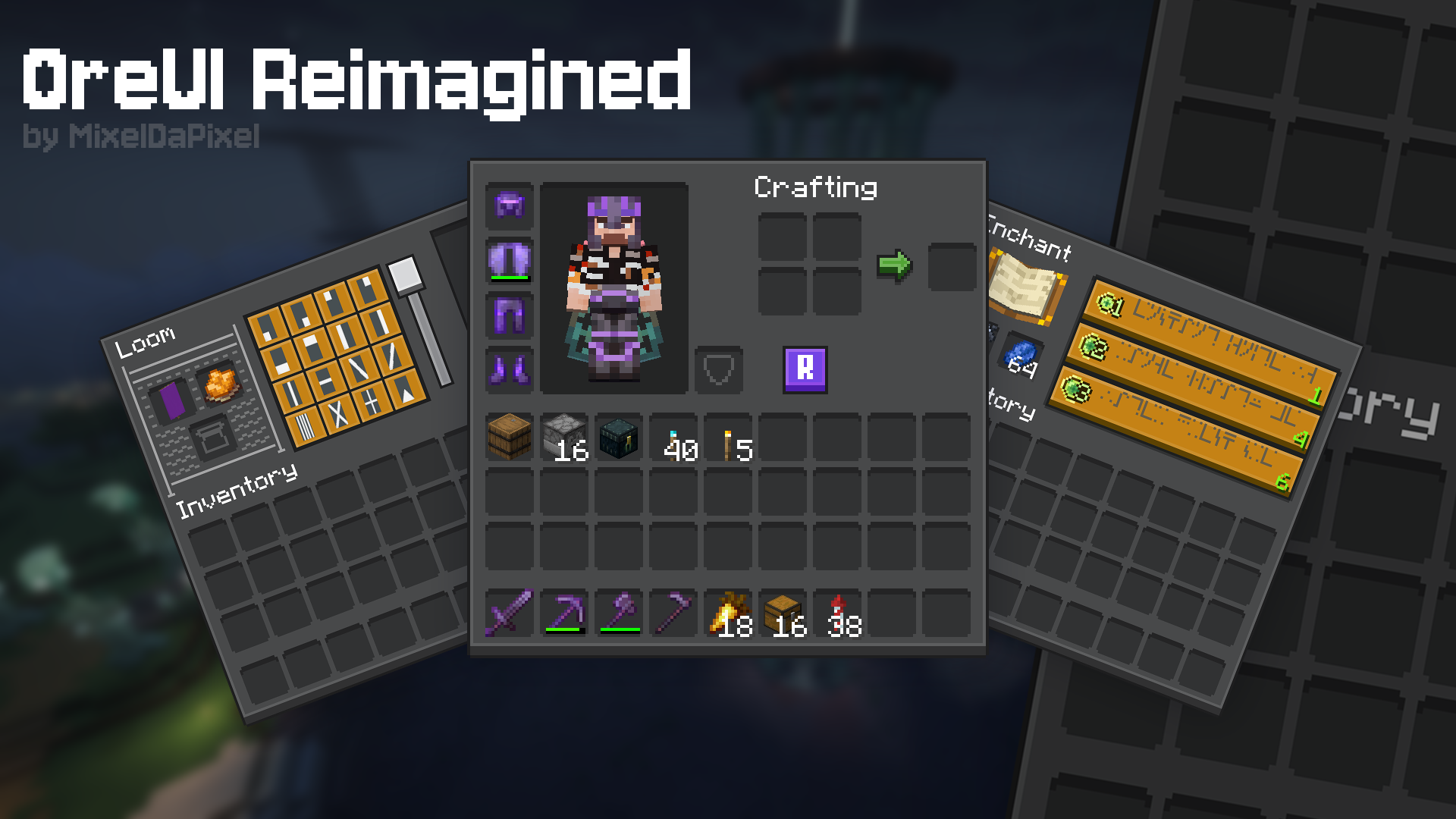Select the netherite sword in the hotbar
The image size is (1456, 819).
pos(507,612)
